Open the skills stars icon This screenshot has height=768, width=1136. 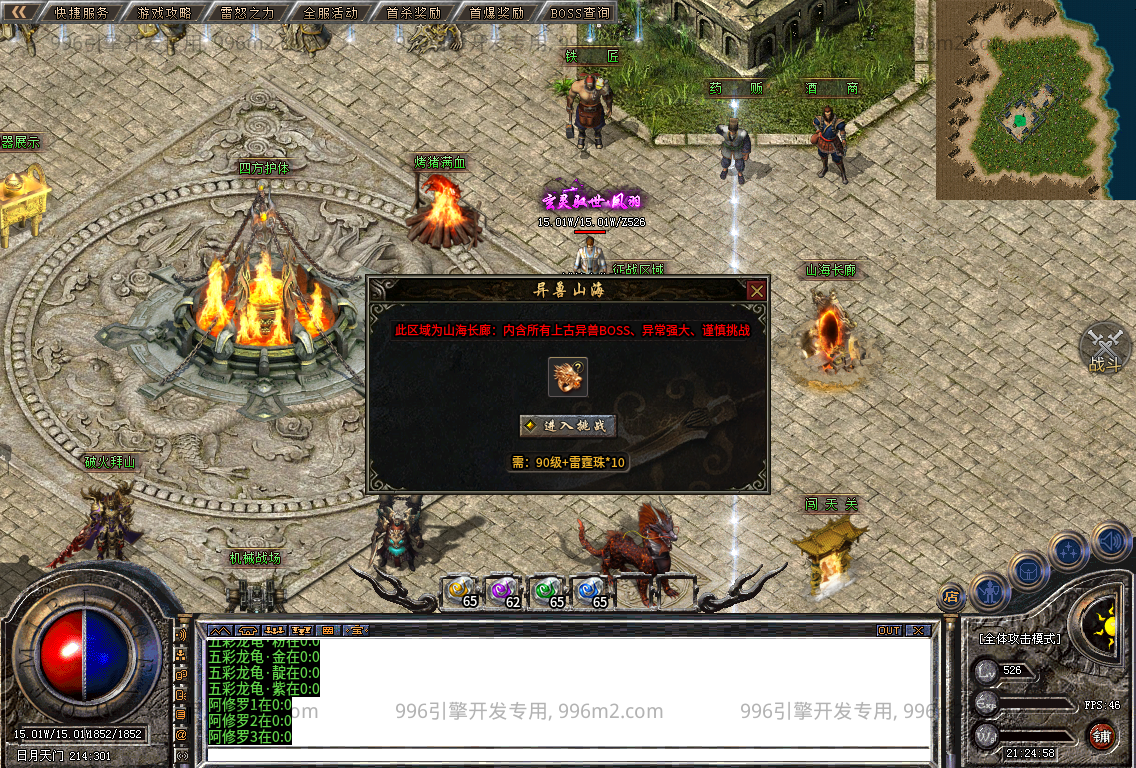click(1069, 551)
